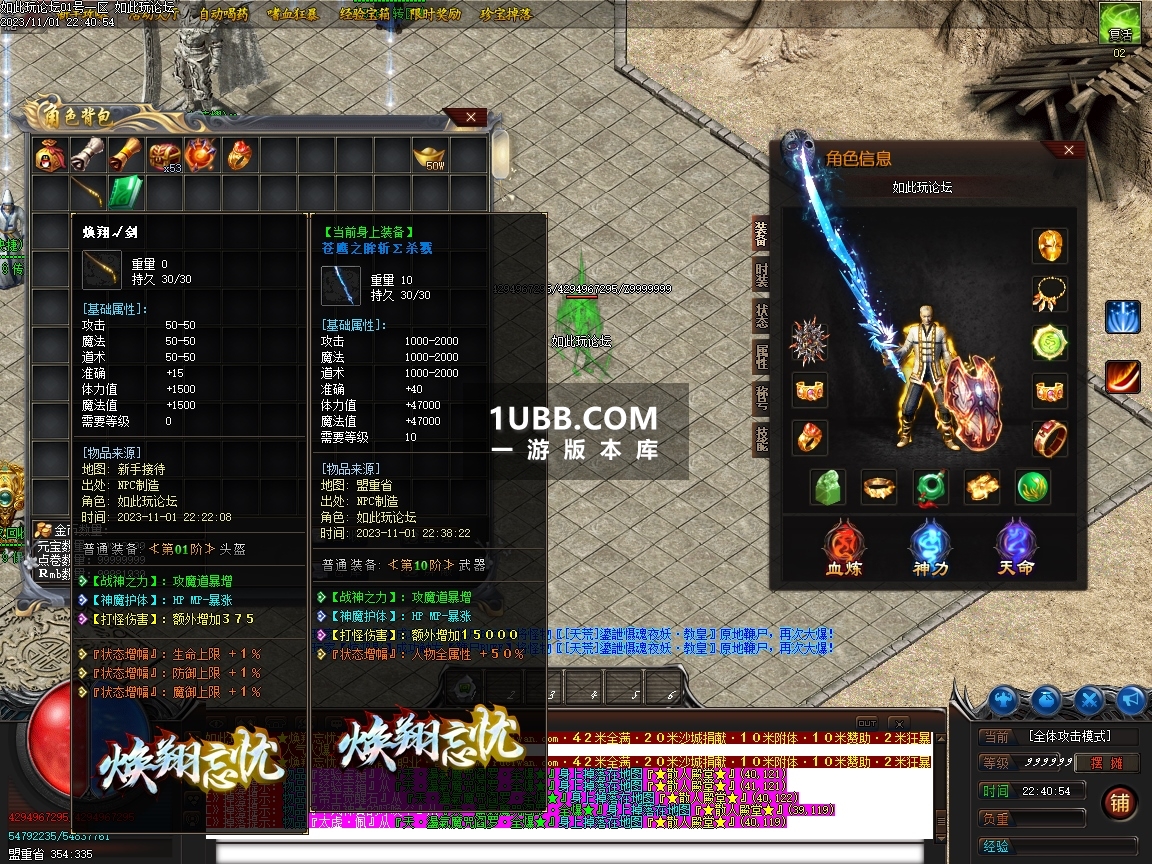The width and height of the screenshot is (1152, 864).
Task: Switch to the 时装 fashion tab
Action: pyautogui.click(x=762, y=273)
